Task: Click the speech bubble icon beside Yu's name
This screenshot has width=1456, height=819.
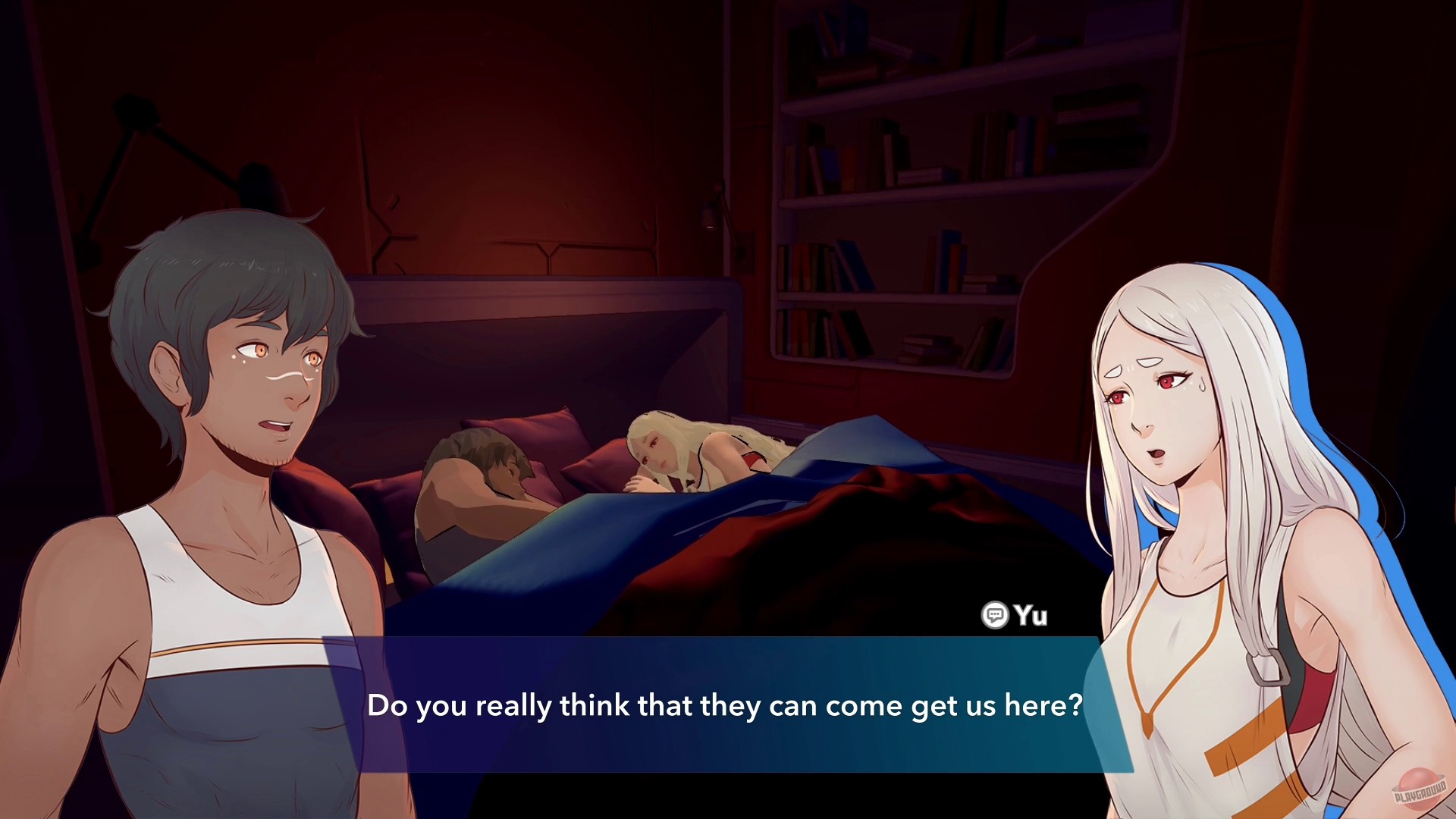Action: pos(996,616)
